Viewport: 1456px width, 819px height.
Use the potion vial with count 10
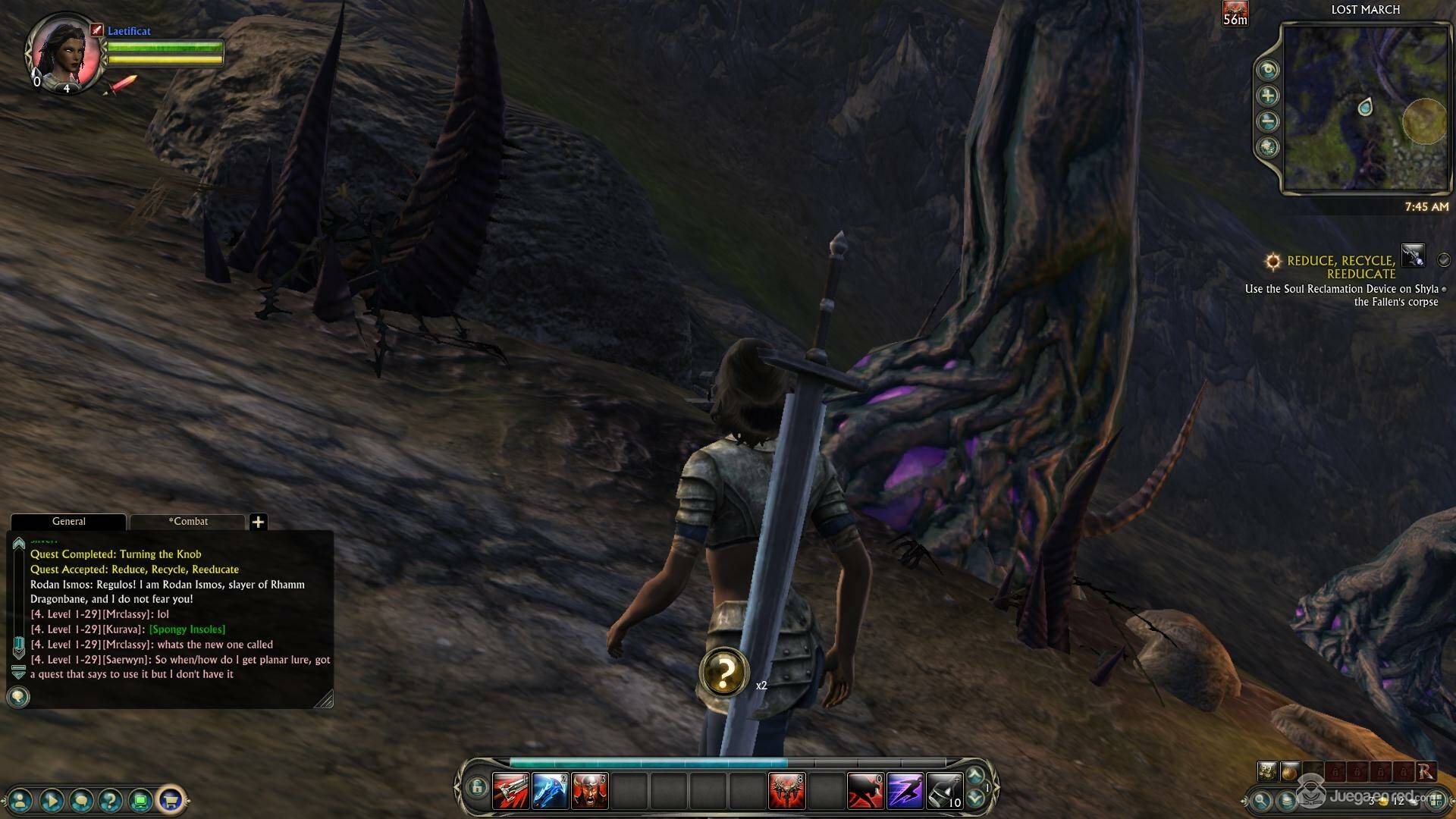tap(944, 791)
